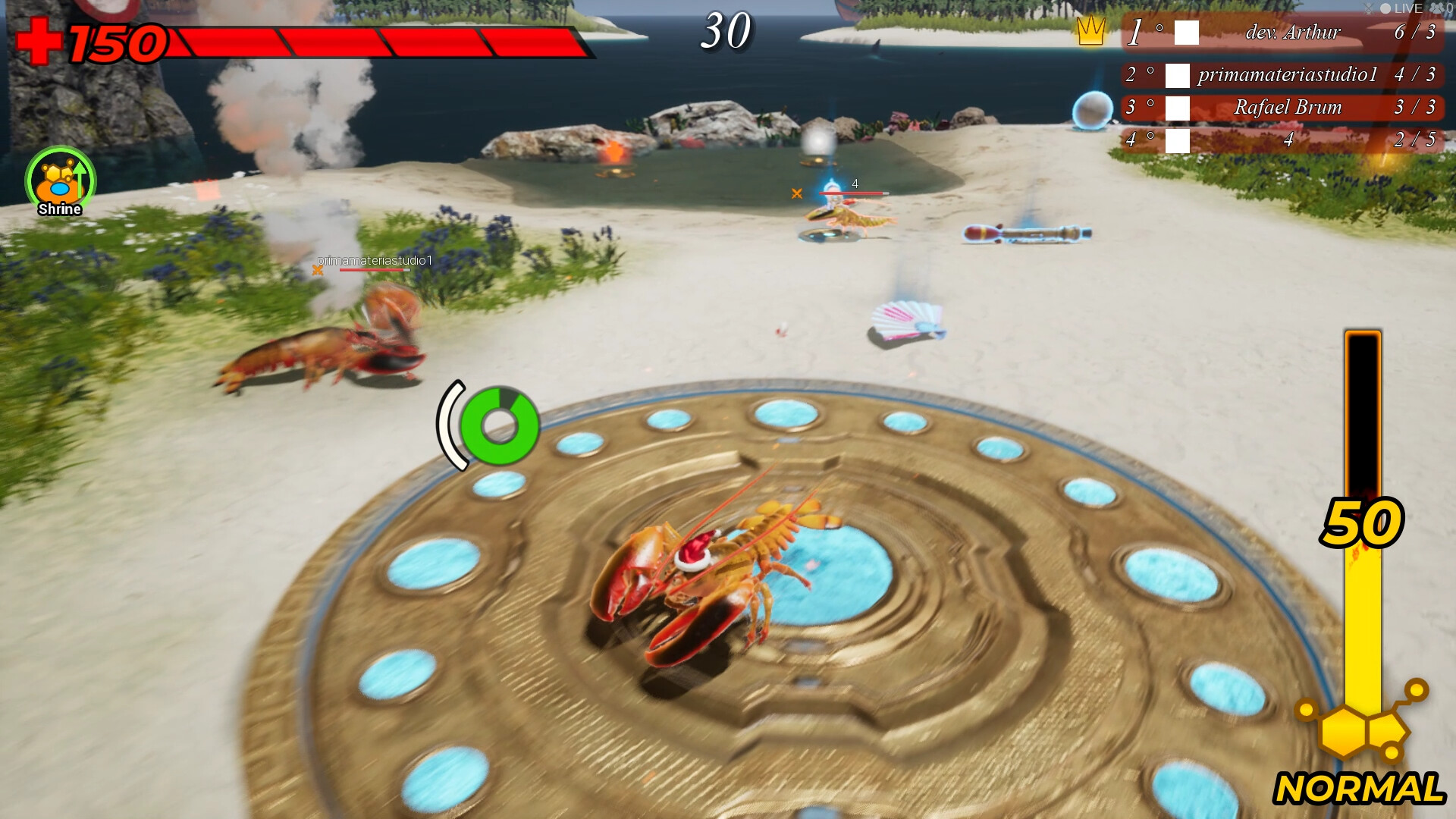Choose Rafael Brum's scoreboard entry
1456x819 pixels.
tap(1282, 108)
